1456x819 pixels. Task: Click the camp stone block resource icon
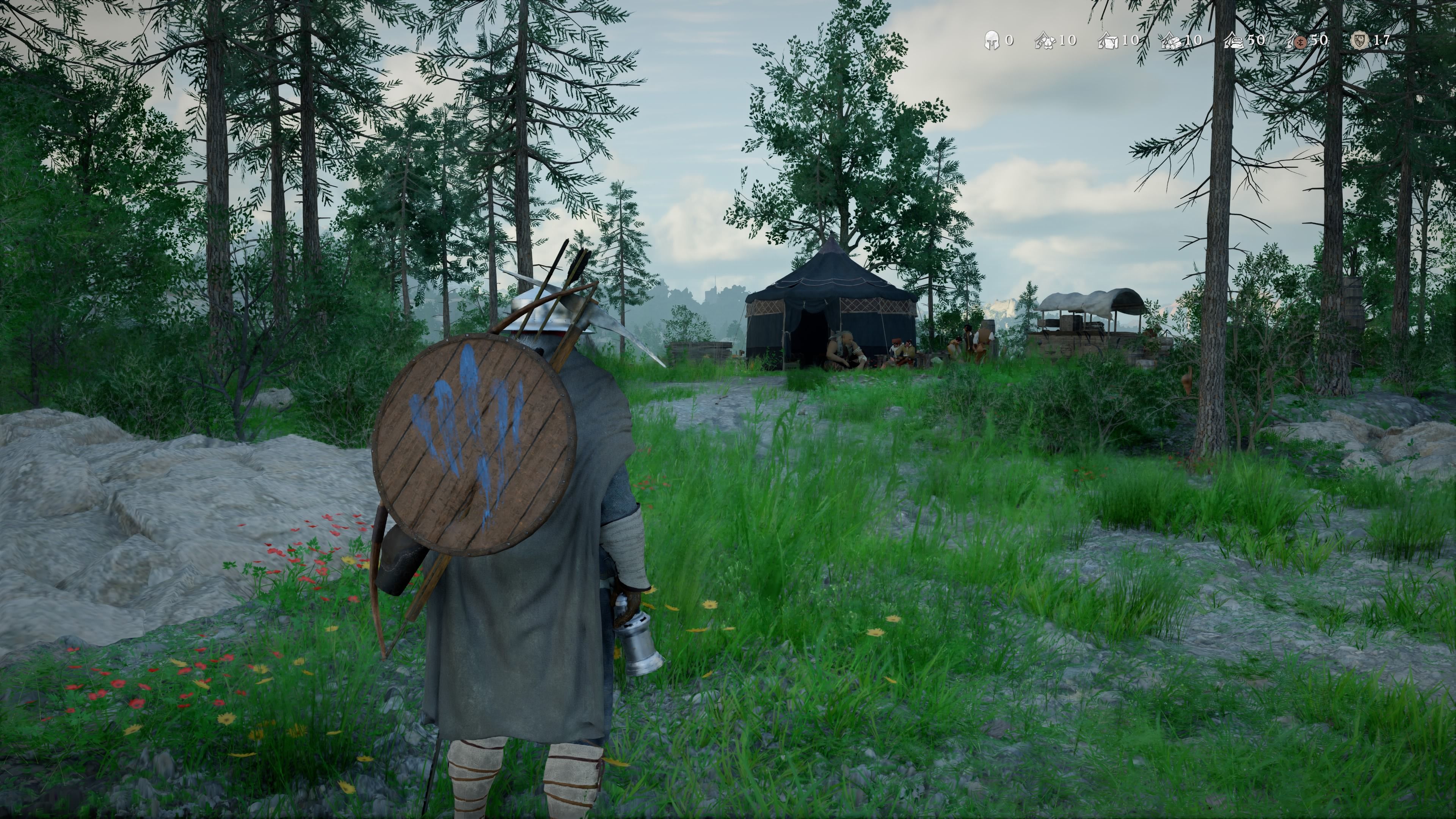tap(1108, 41)
